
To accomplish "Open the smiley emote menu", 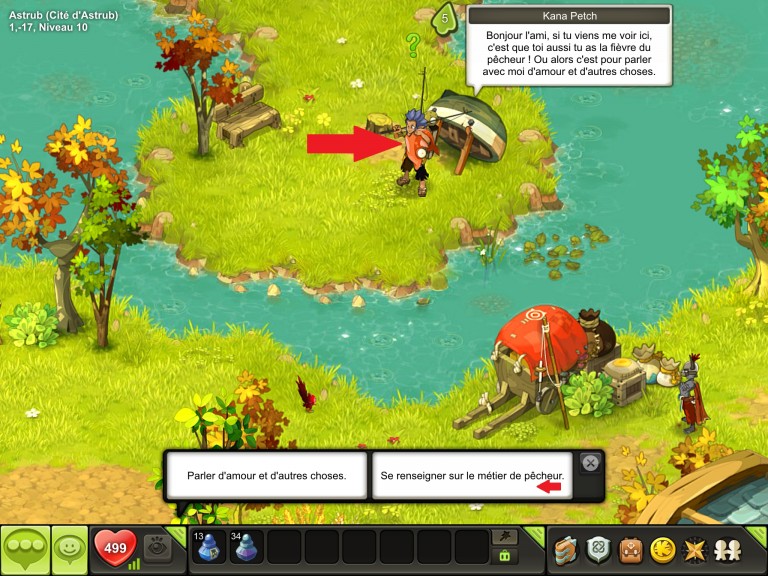I will 70,549.
